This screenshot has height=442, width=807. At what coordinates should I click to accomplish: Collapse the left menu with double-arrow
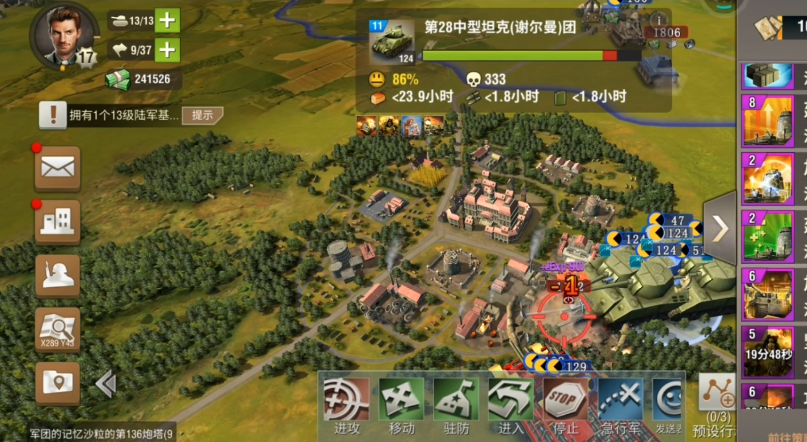coord(105,384)
